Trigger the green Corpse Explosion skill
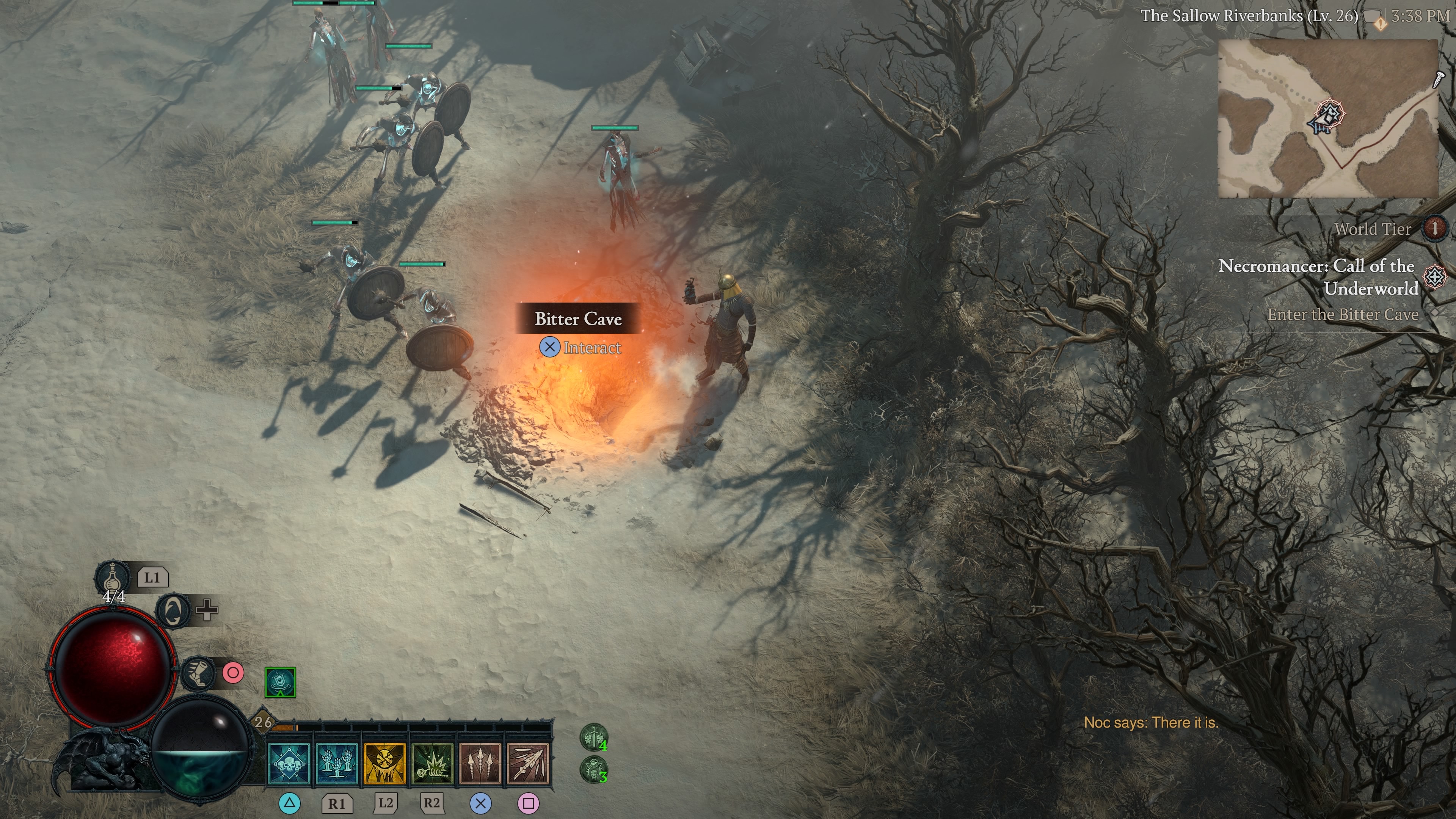 tap(432, 764)
